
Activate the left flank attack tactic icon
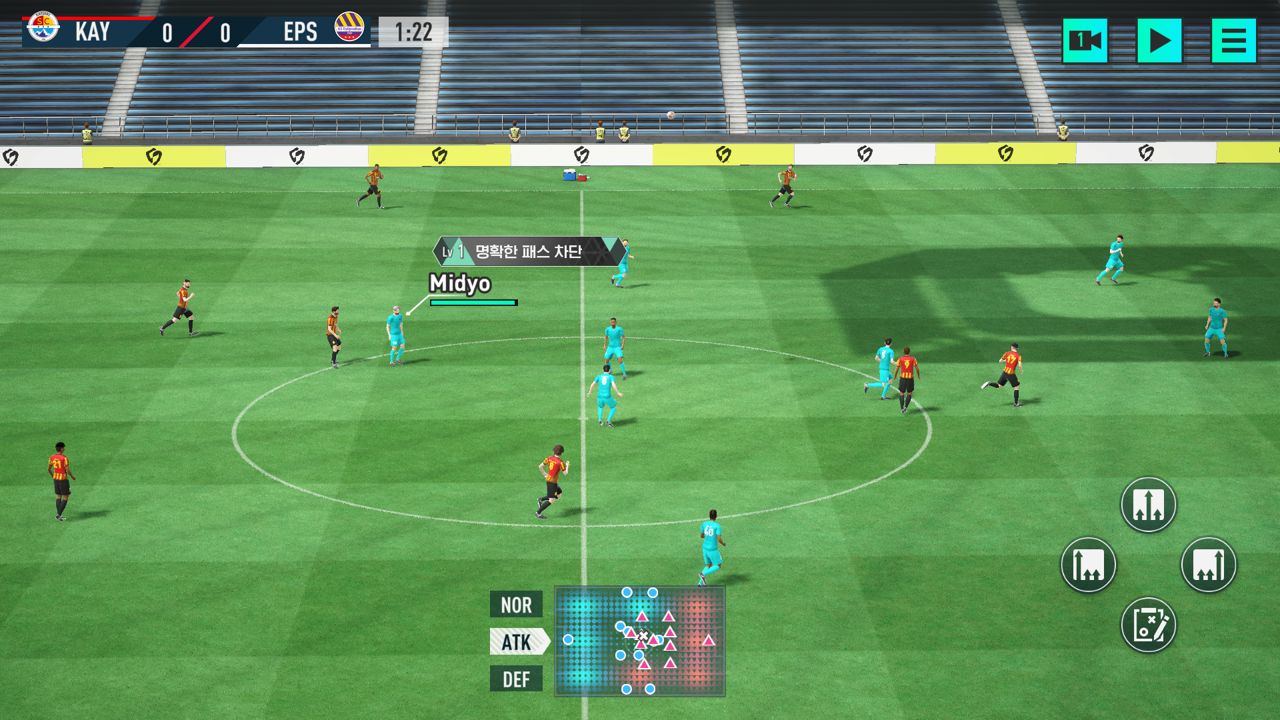click(x=1088, y=565)
